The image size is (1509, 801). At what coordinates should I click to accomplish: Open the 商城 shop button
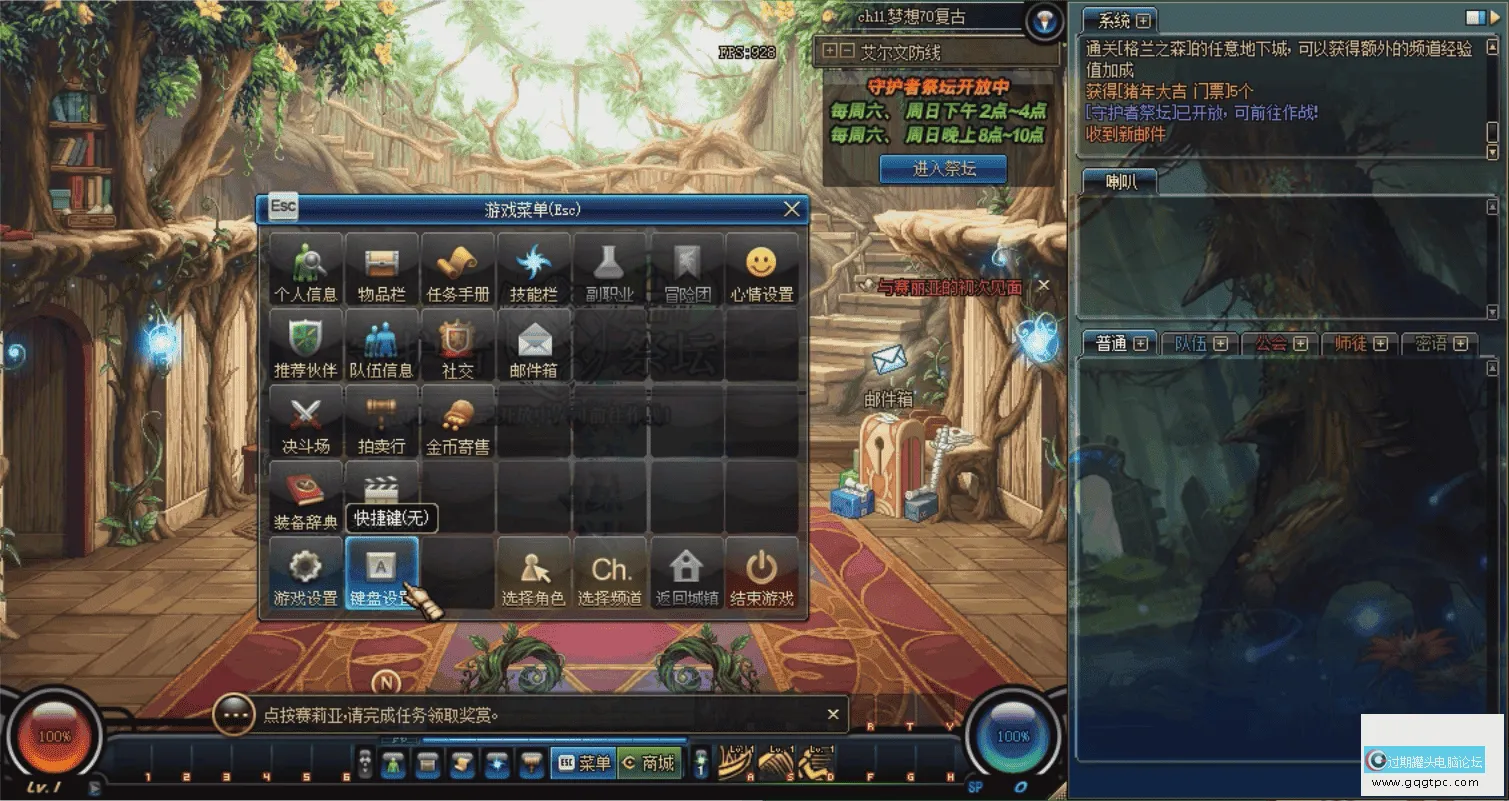[650, 763]
